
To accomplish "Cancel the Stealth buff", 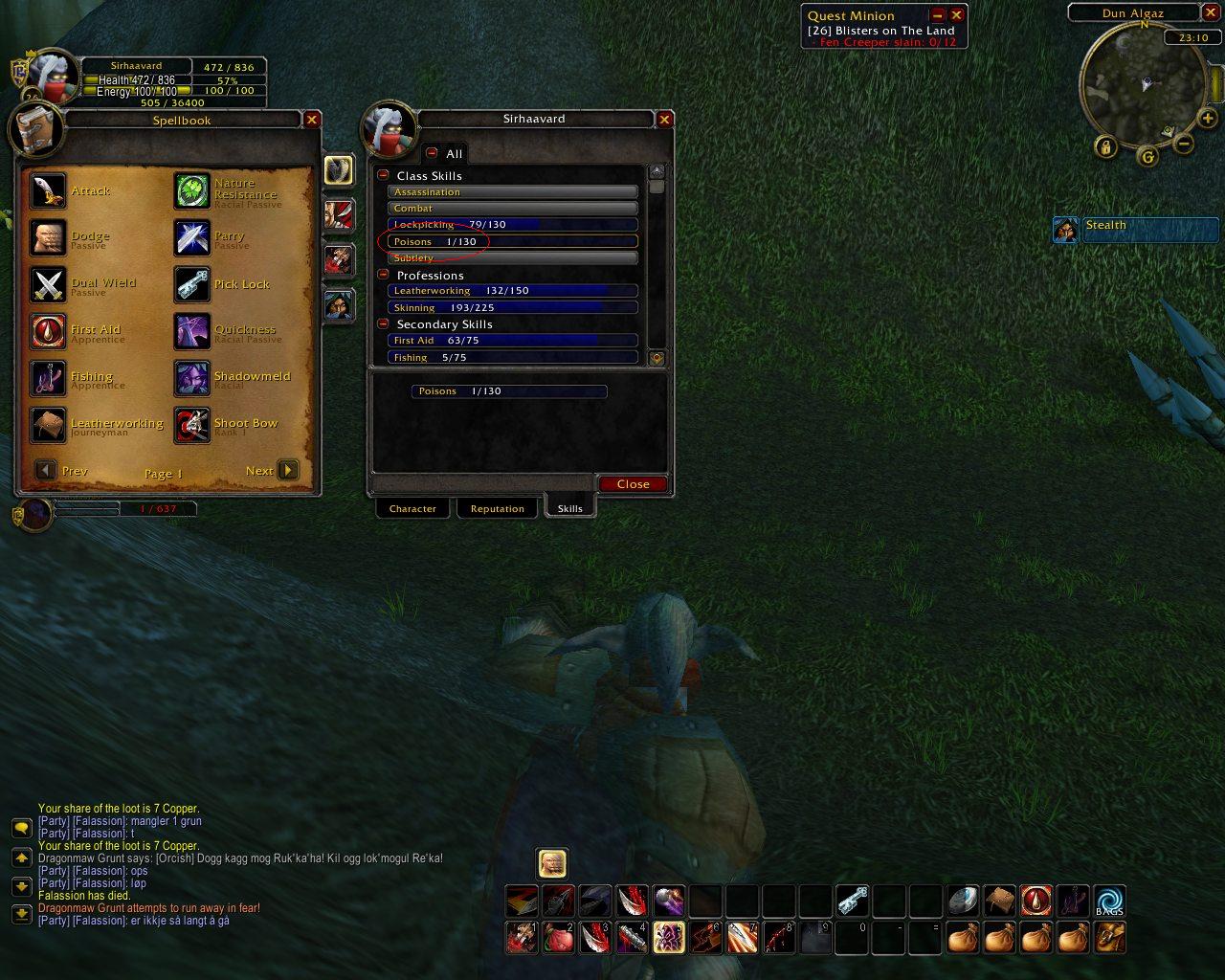I will point(1065,230).
